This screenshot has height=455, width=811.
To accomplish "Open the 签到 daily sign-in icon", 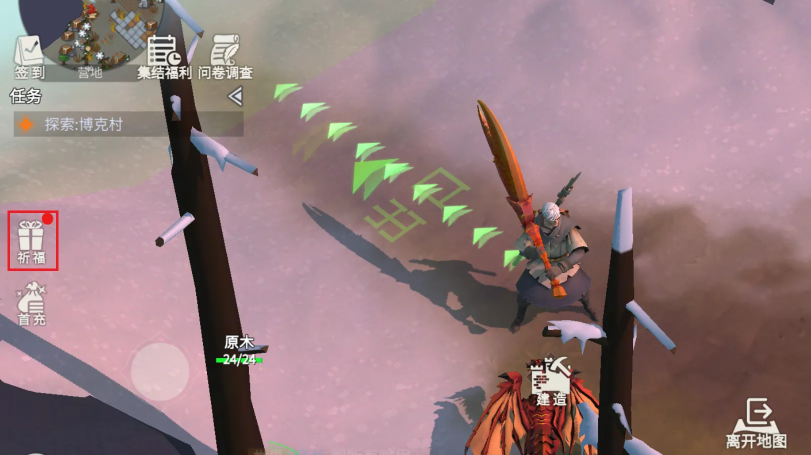I will pos(29,57).
